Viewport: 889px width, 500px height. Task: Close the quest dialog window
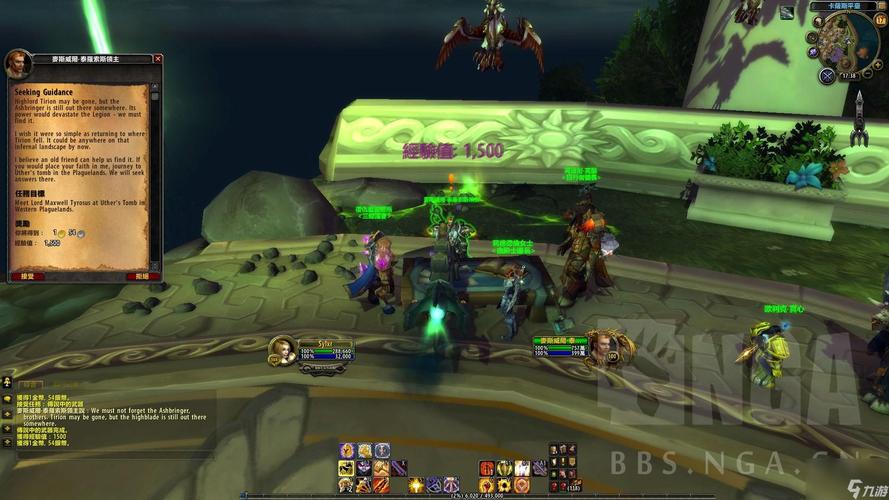coord(157,59)
